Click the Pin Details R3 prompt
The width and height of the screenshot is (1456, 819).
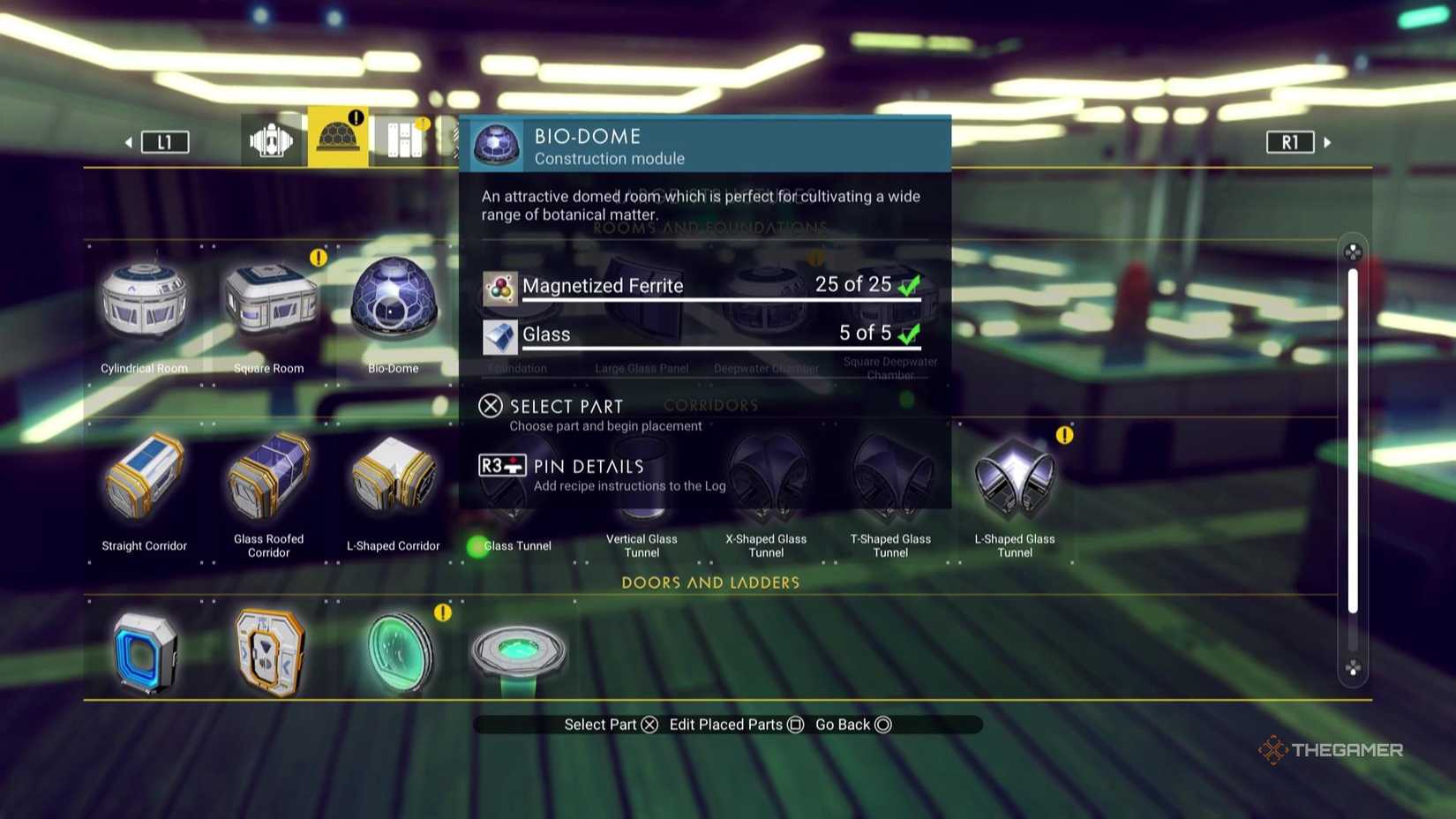560,466
